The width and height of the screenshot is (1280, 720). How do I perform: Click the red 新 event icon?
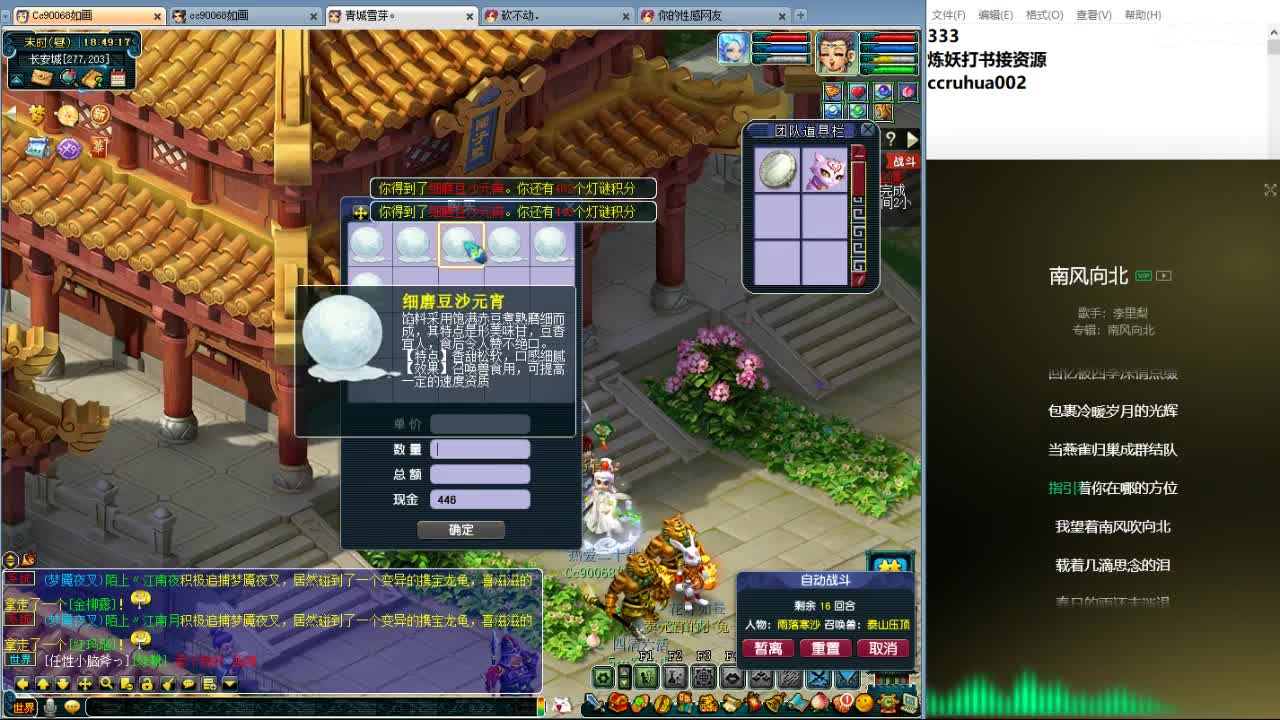(x=100, y=116)
